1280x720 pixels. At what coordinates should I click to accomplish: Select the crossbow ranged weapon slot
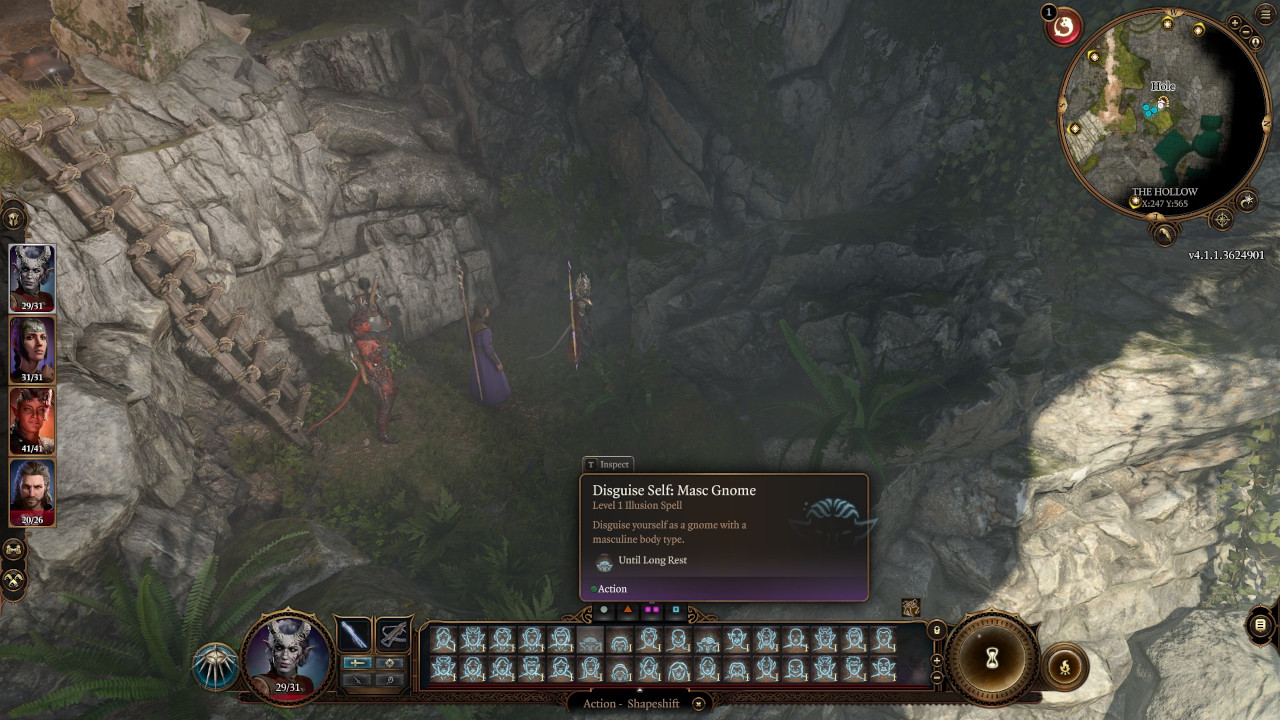(392, 633)
